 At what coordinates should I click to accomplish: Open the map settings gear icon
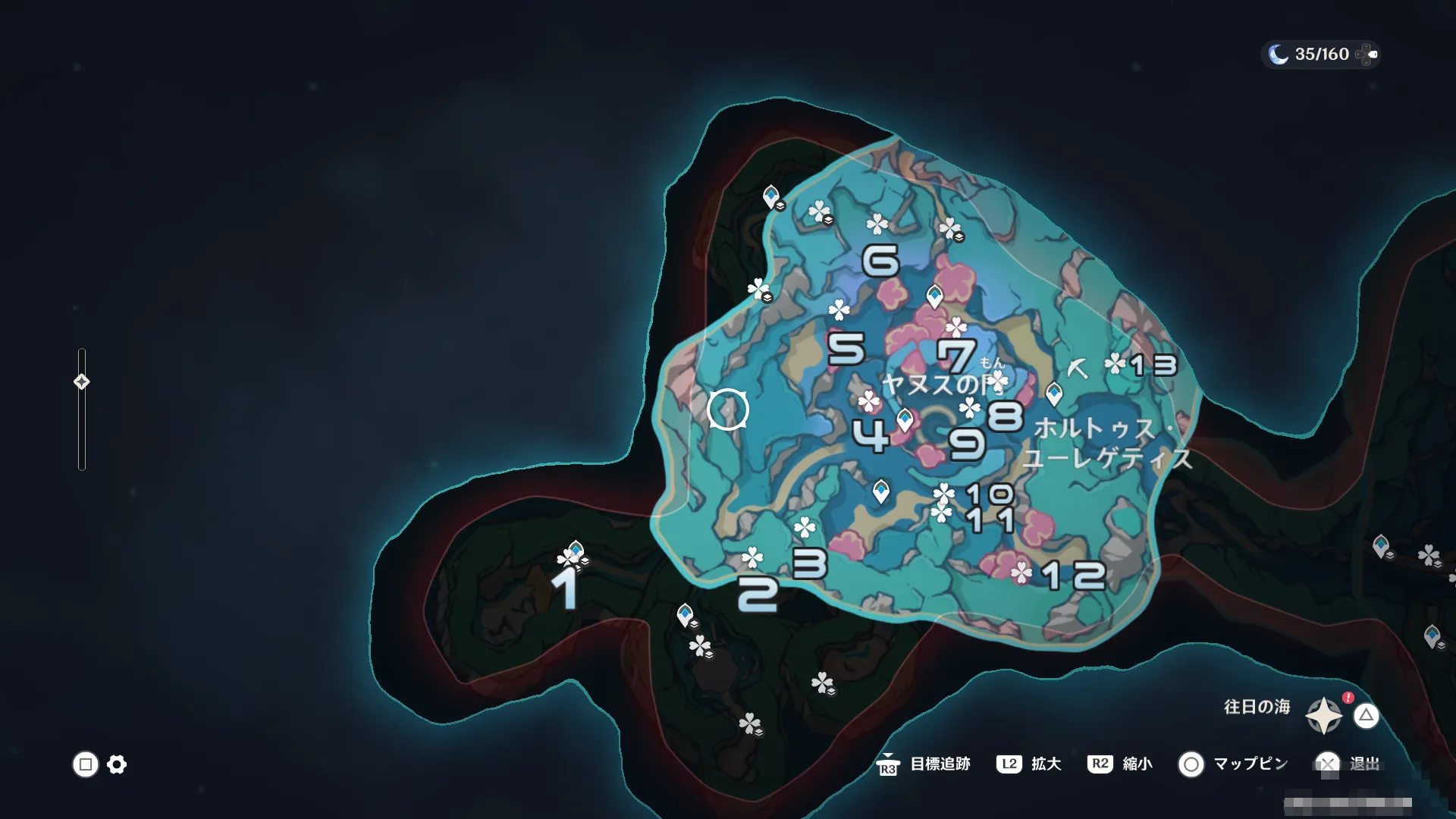117,764
